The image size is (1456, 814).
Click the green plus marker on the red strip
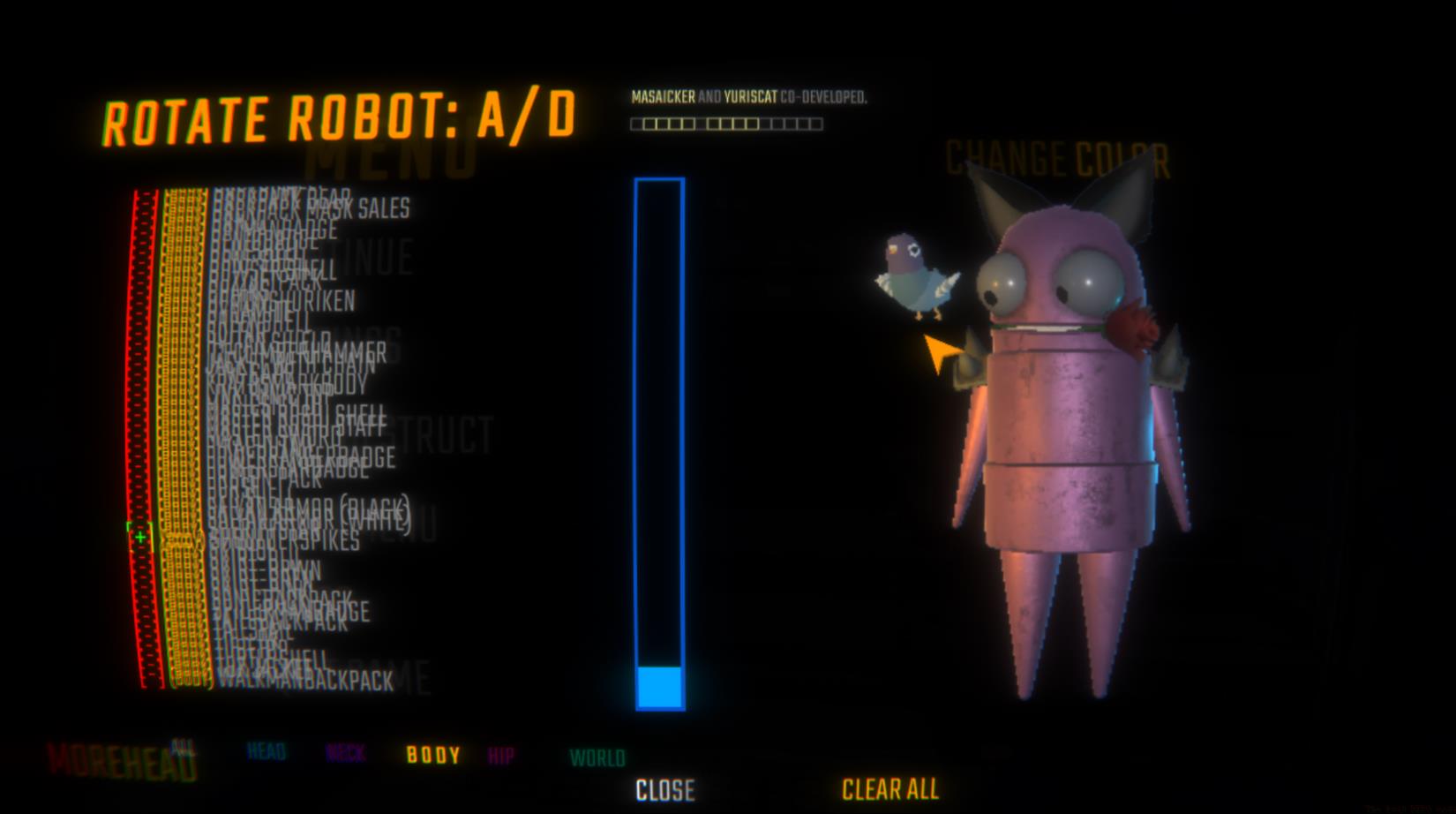coord(139,535)
